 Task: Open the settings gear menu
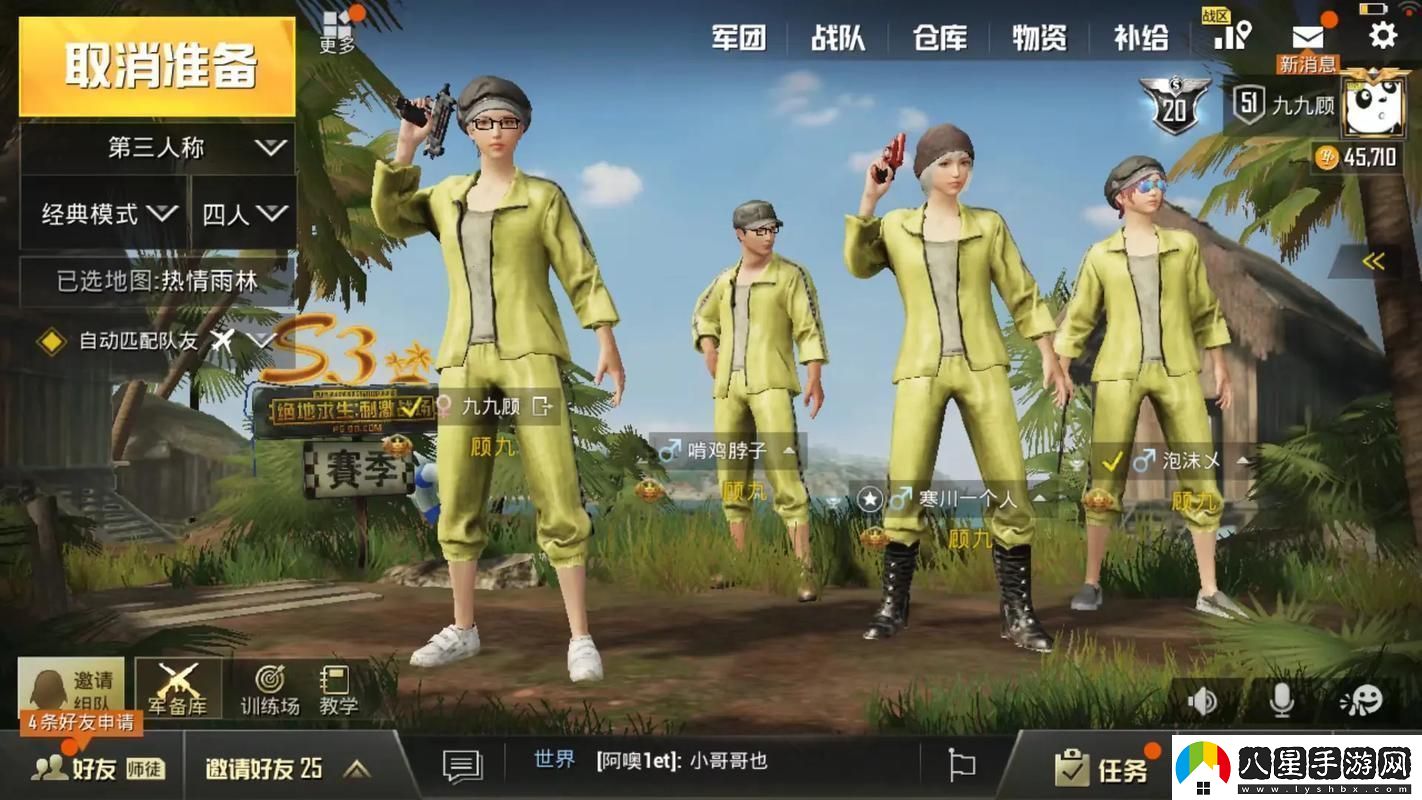point(1383,36)
